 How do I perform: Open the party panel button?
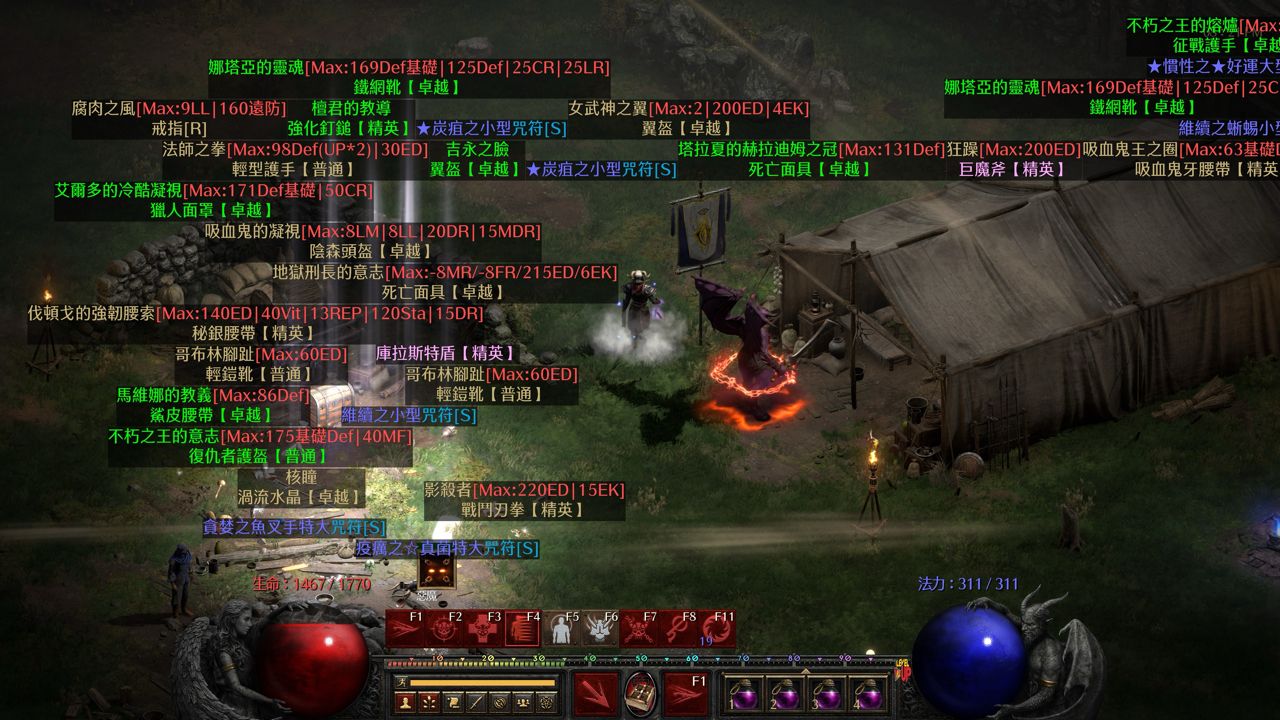click(x=523, y=702)
